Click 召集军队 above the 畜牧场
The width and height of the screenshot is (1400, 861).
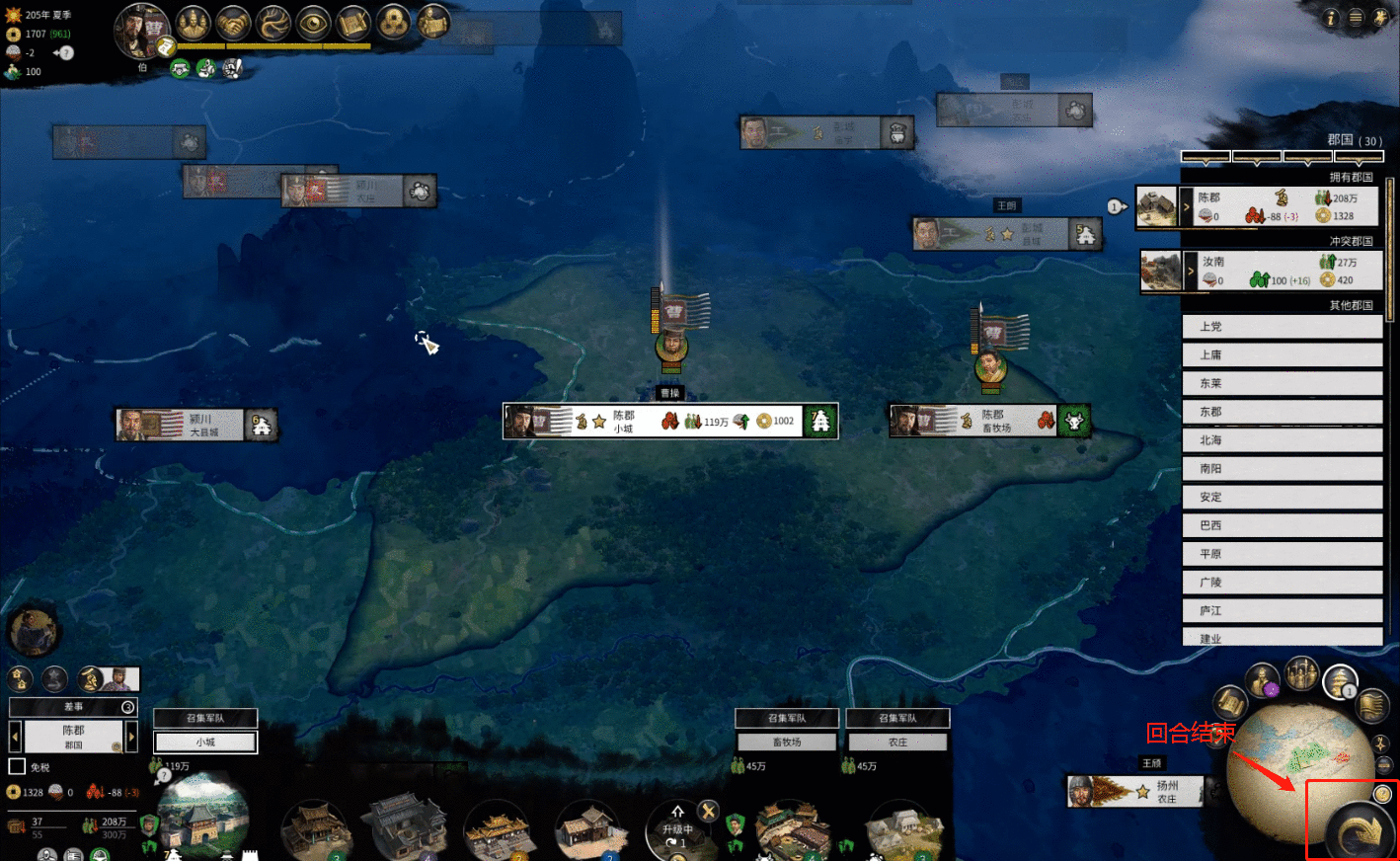[x=787, y=718]
